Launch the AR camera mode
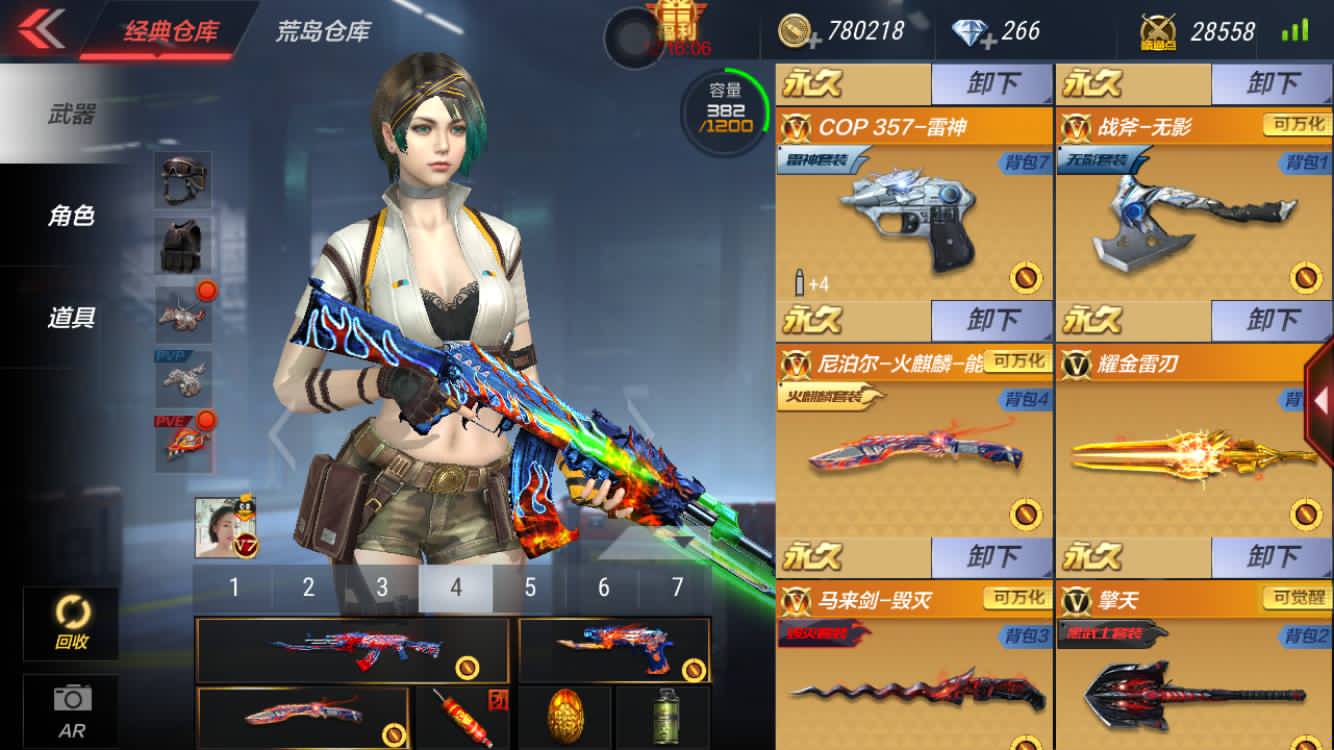This screenshot has height=750, width=1334. [71, 708]
